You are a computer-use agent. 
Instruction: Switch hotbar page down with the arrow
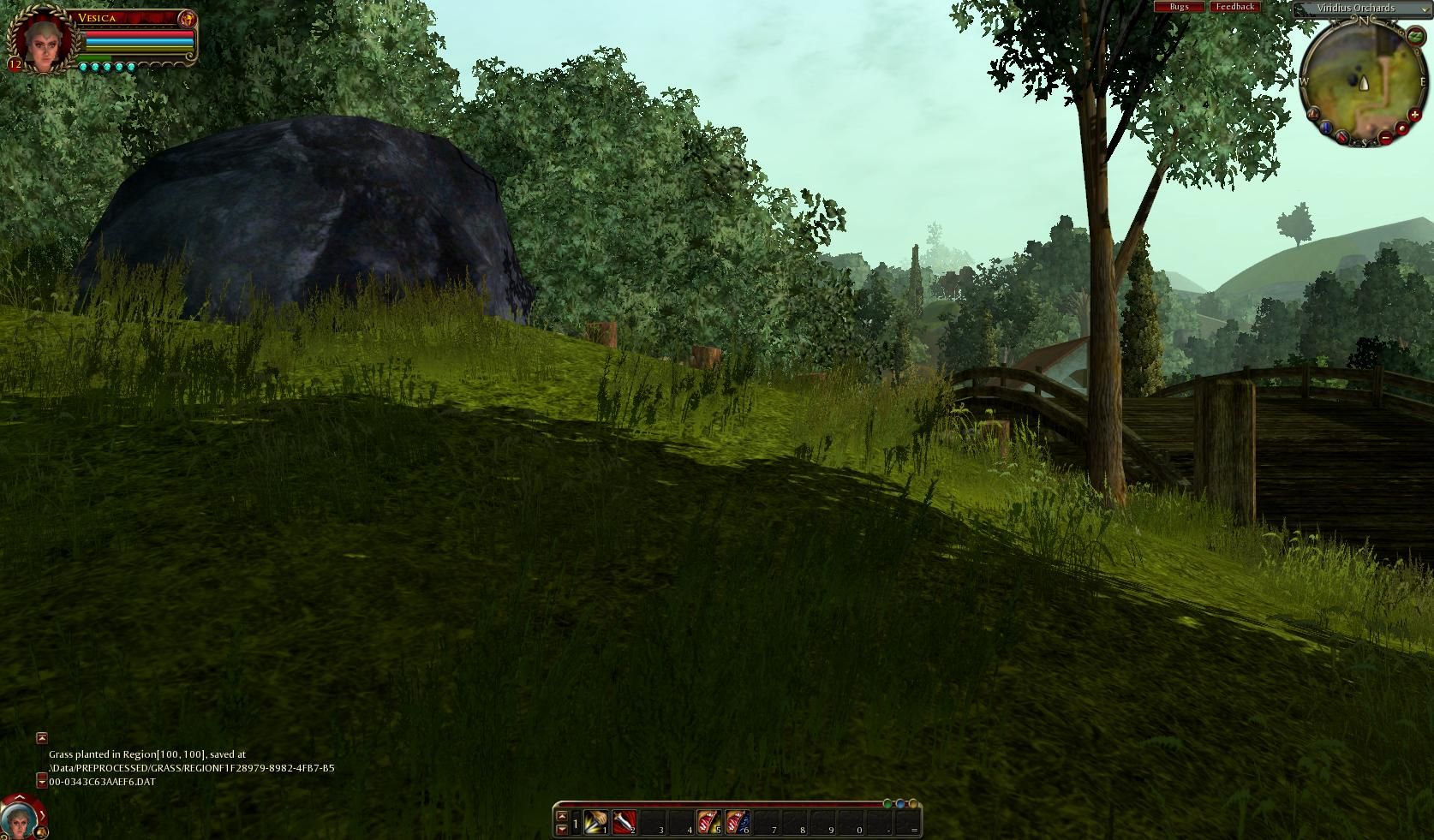(x=562, y=829)
